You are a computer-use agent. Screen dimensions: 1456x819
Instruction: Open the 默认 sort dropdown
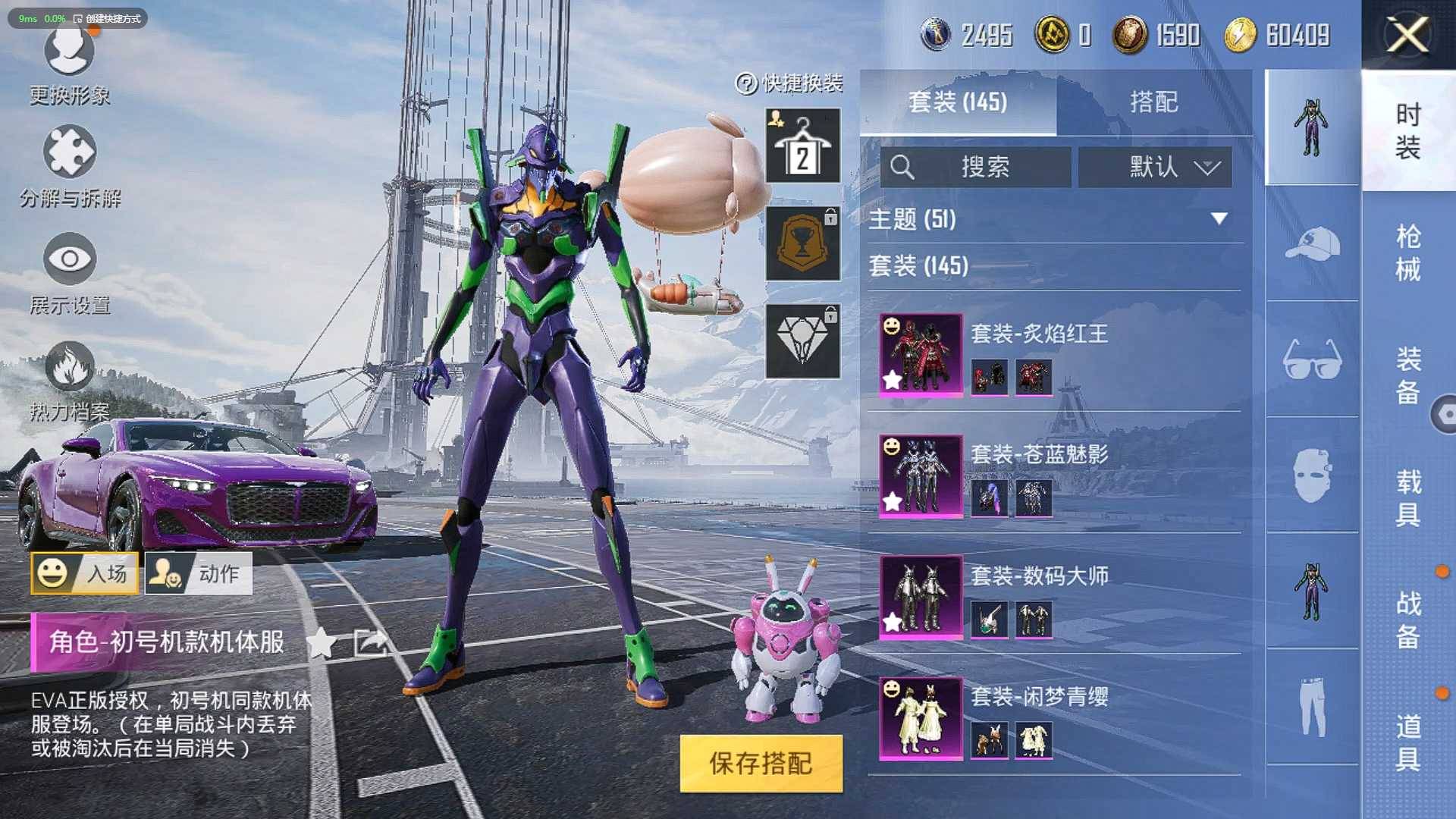[1155, 167]
